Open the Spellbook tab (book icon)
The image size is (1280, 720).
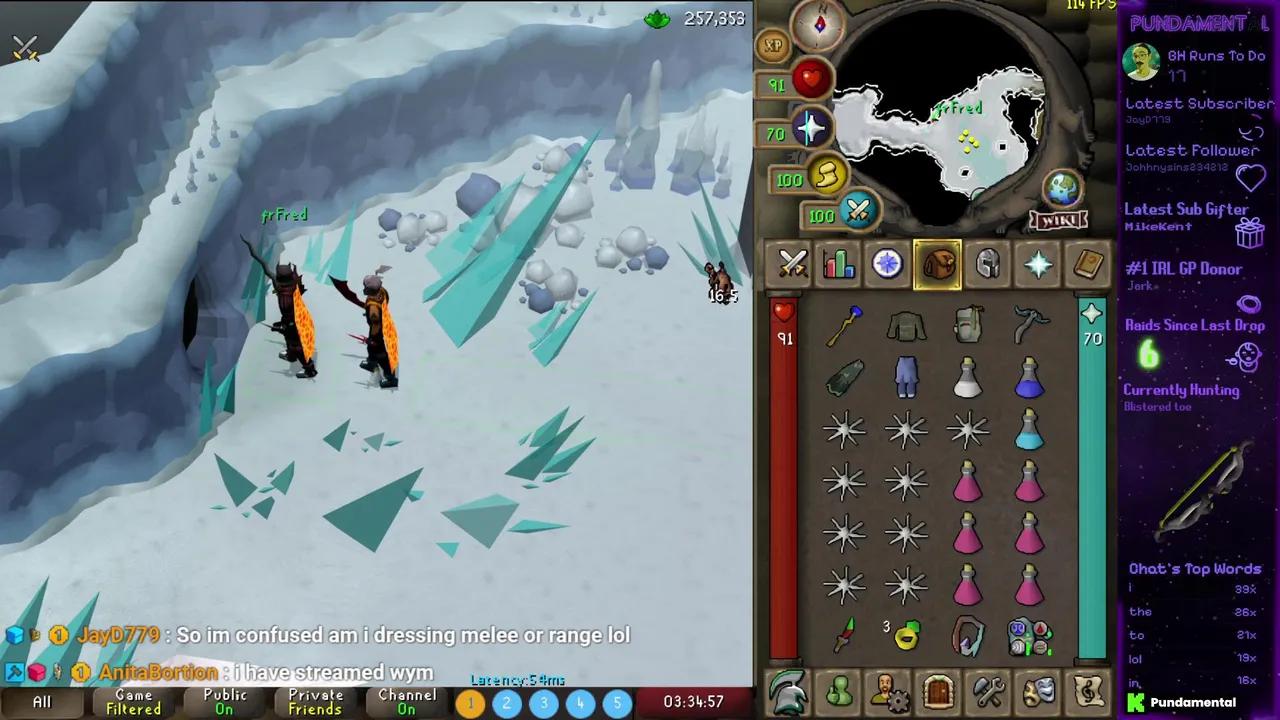(x=1087, y=263)
